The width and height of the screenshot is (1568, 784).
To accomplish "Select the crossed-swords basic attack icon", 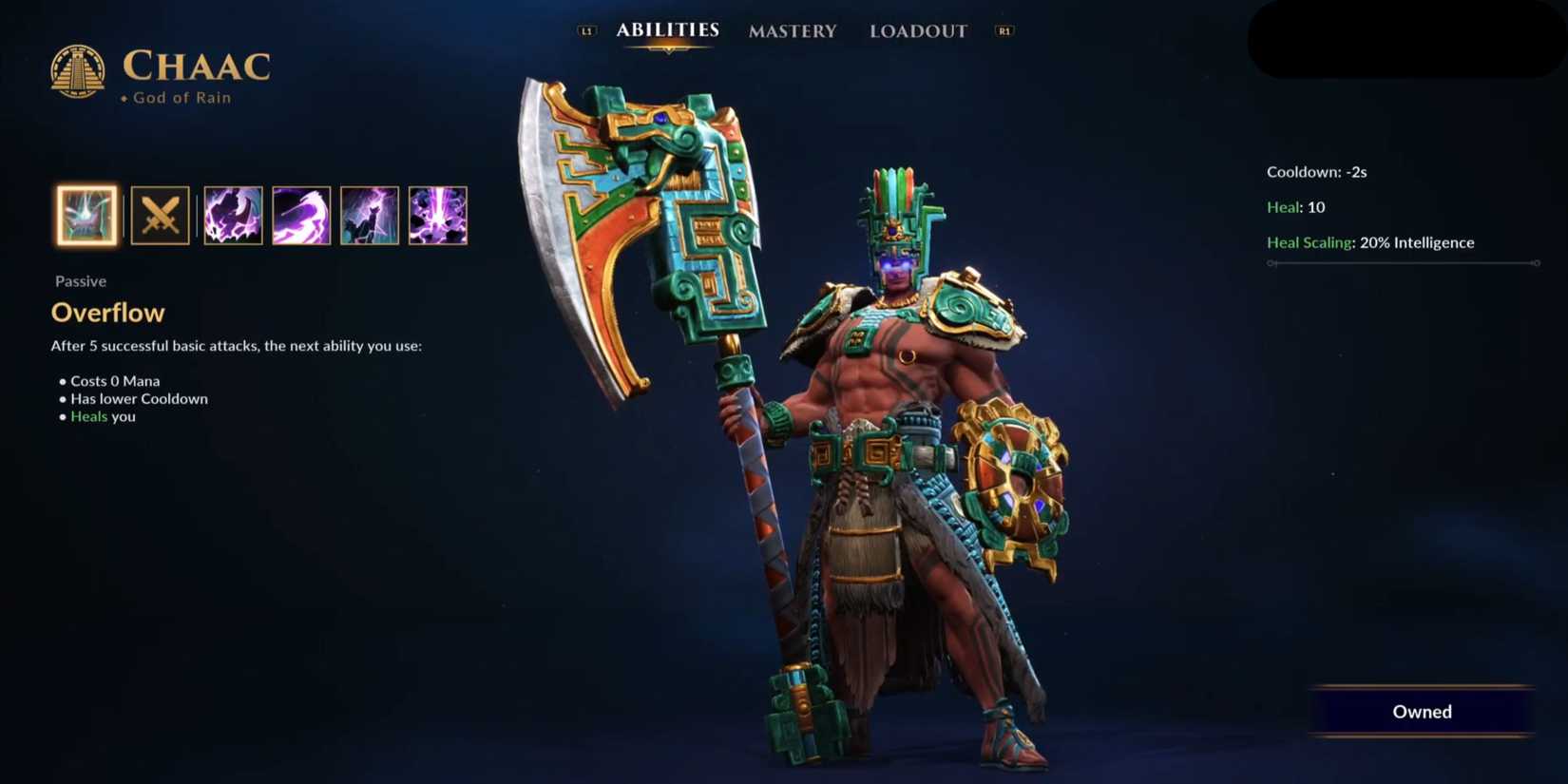I will [x=160, y=216].
